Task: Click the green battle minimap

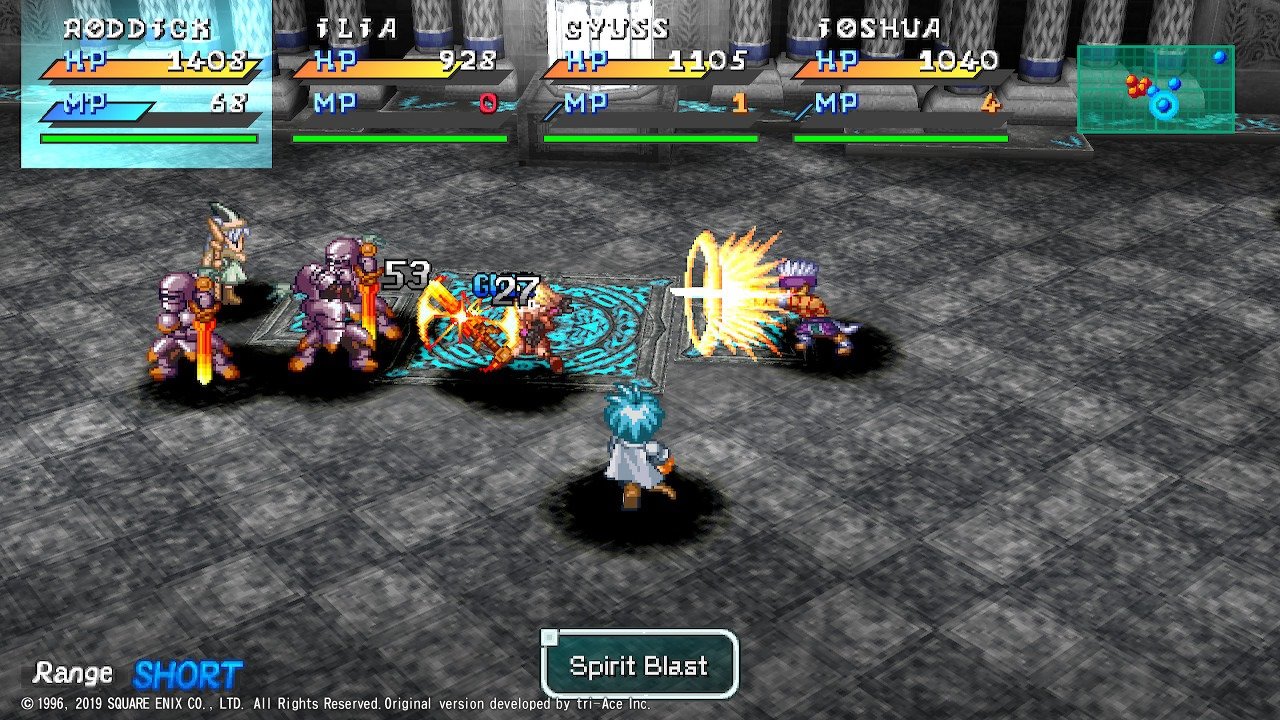Action: click(1155, 89)
